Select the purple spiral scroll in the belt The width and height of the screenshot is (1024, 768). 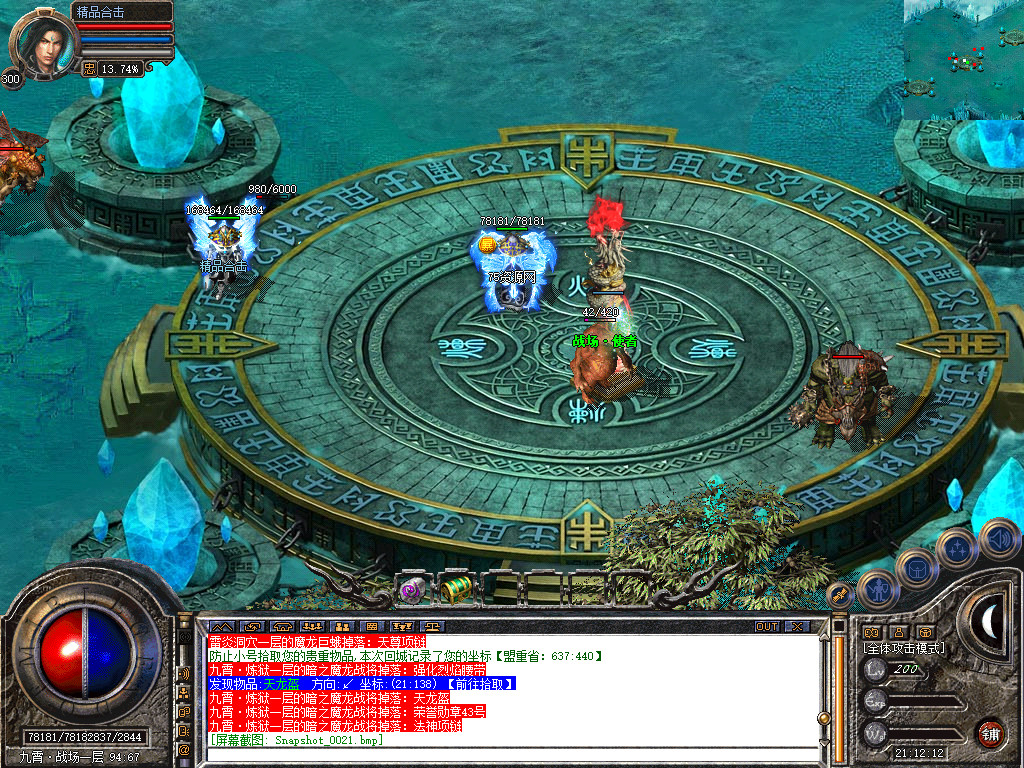coord(412,590)
